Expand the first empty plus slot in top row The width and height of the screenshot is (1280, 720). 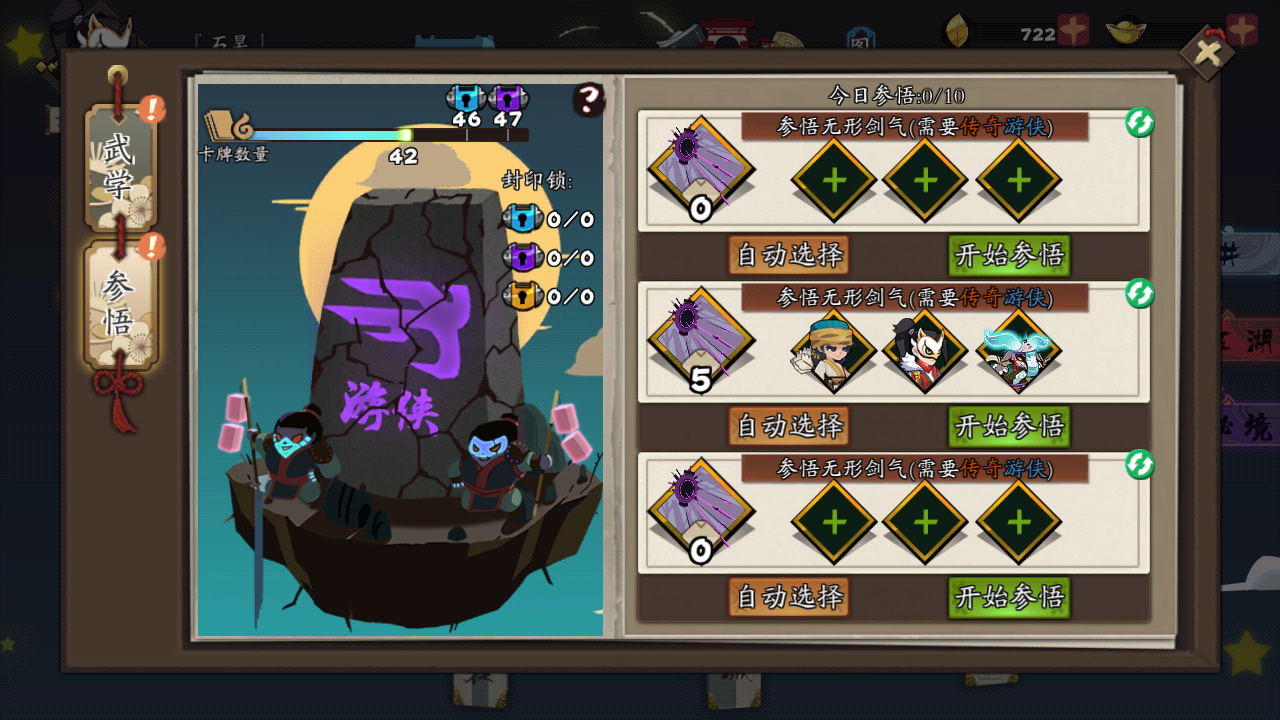(x=832, y=182)
